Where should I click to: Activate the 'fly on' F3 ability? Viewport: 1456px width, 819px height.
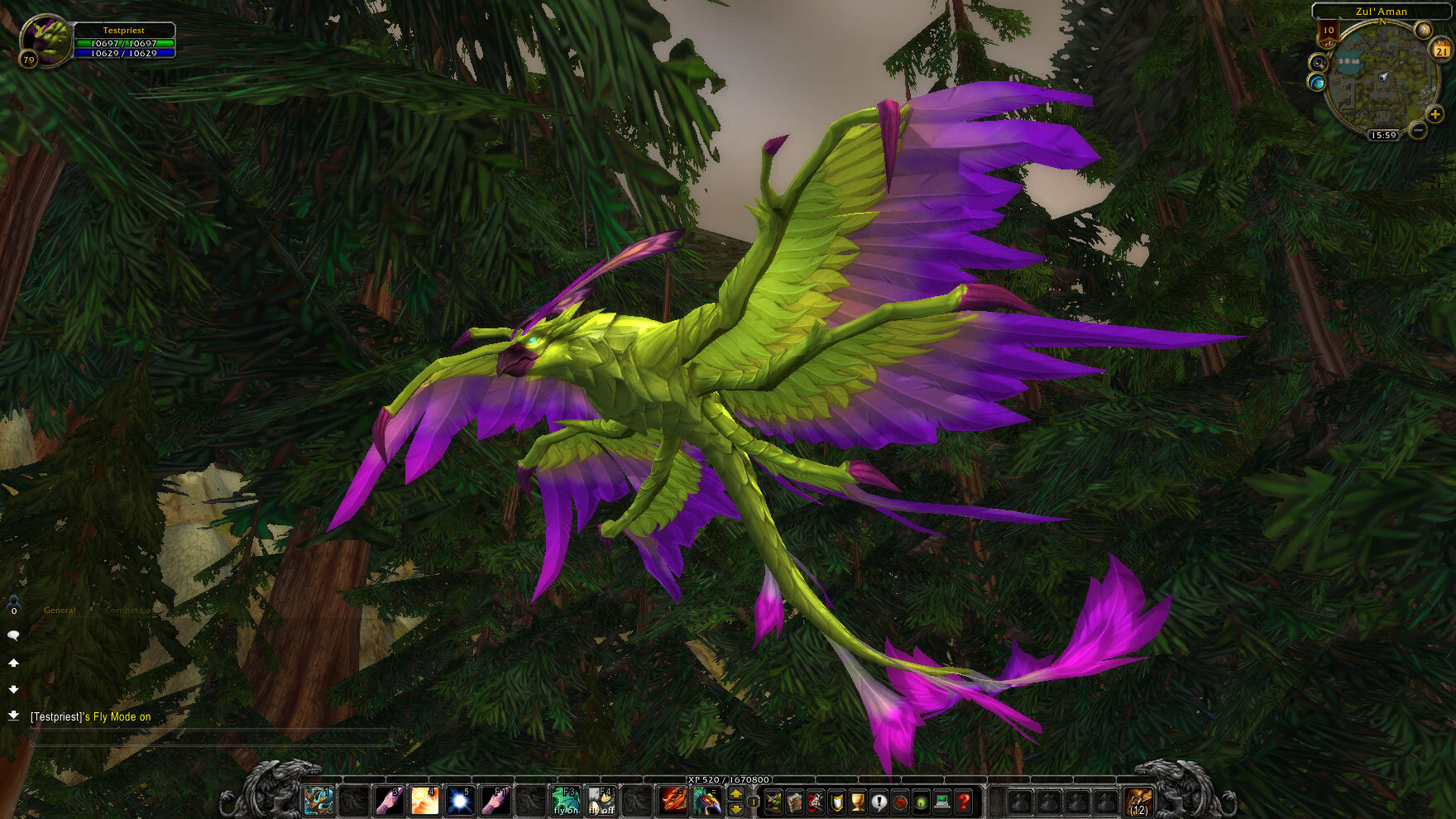[x=567, y=799]
